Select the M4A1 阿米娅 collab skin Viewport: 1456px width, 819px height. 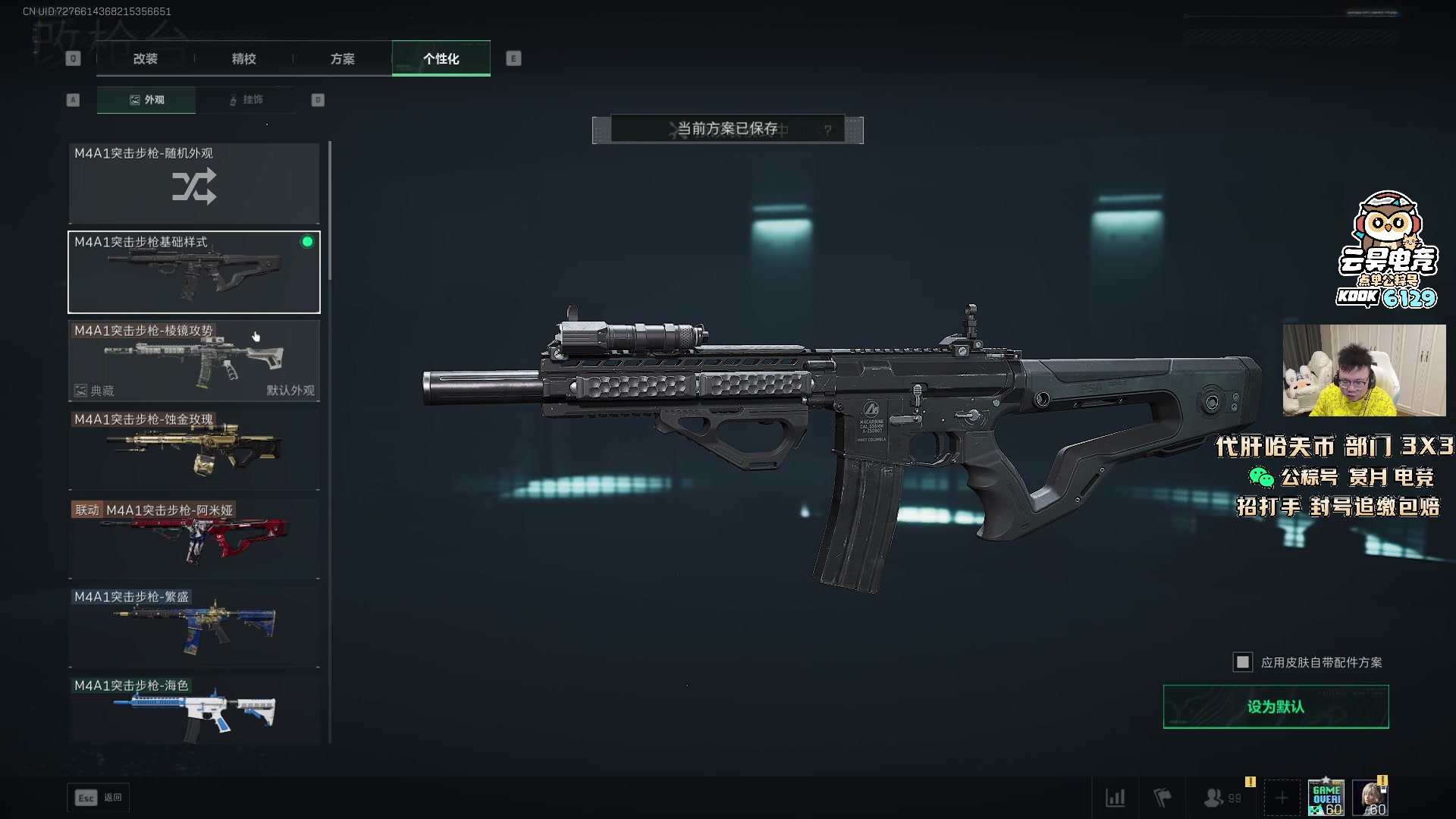coord(194,538)
